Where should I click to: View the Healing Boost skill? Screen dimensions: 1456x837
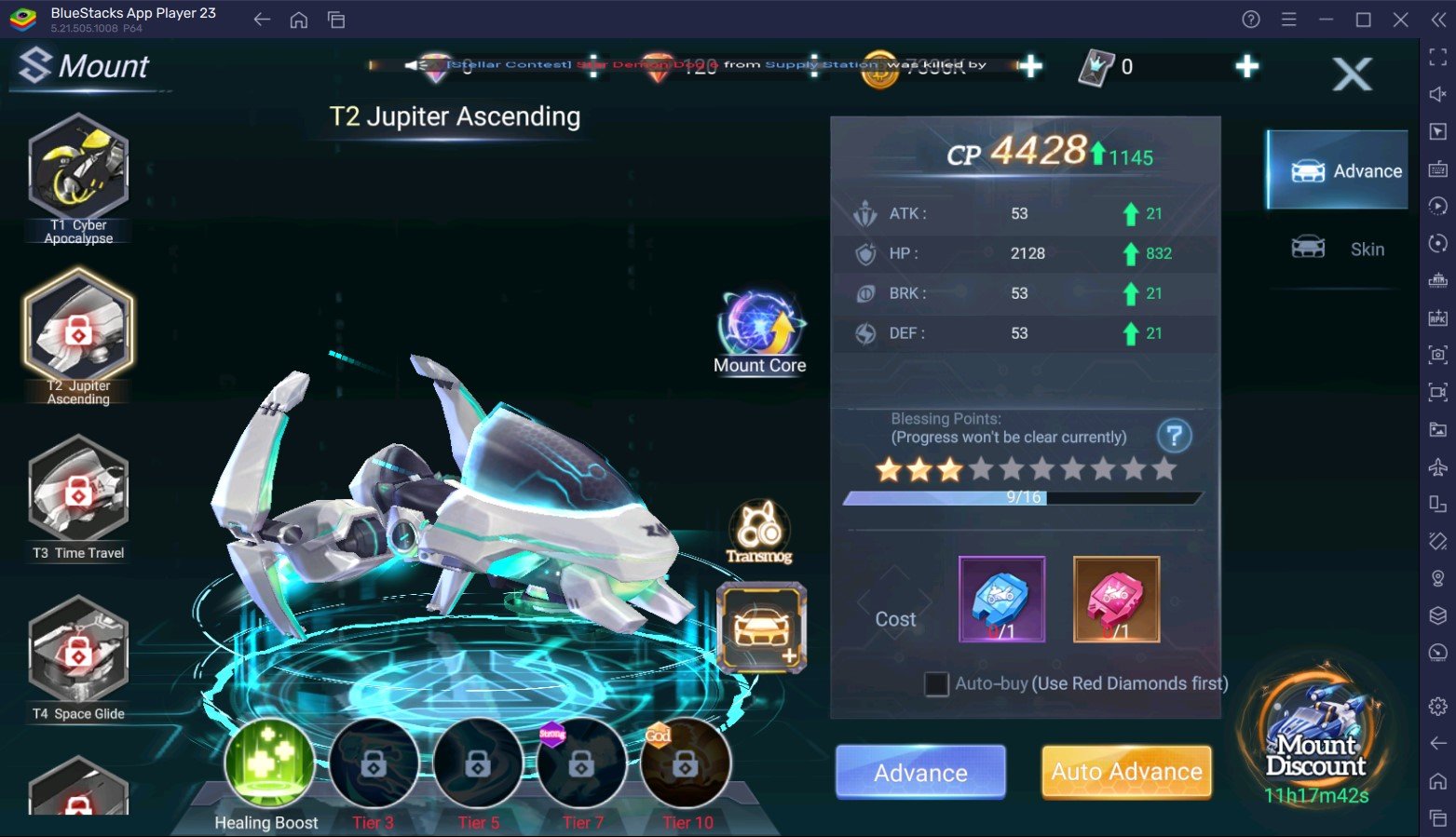point(268,763)
